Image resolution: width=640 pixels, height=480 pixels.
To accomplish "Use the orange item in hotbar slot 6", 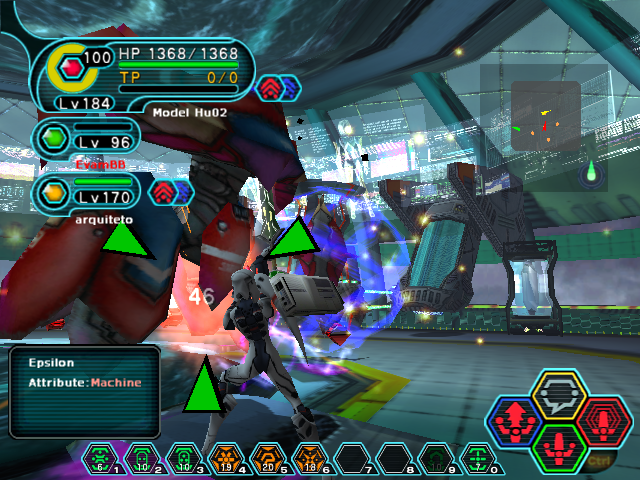I will pos(310,459).
